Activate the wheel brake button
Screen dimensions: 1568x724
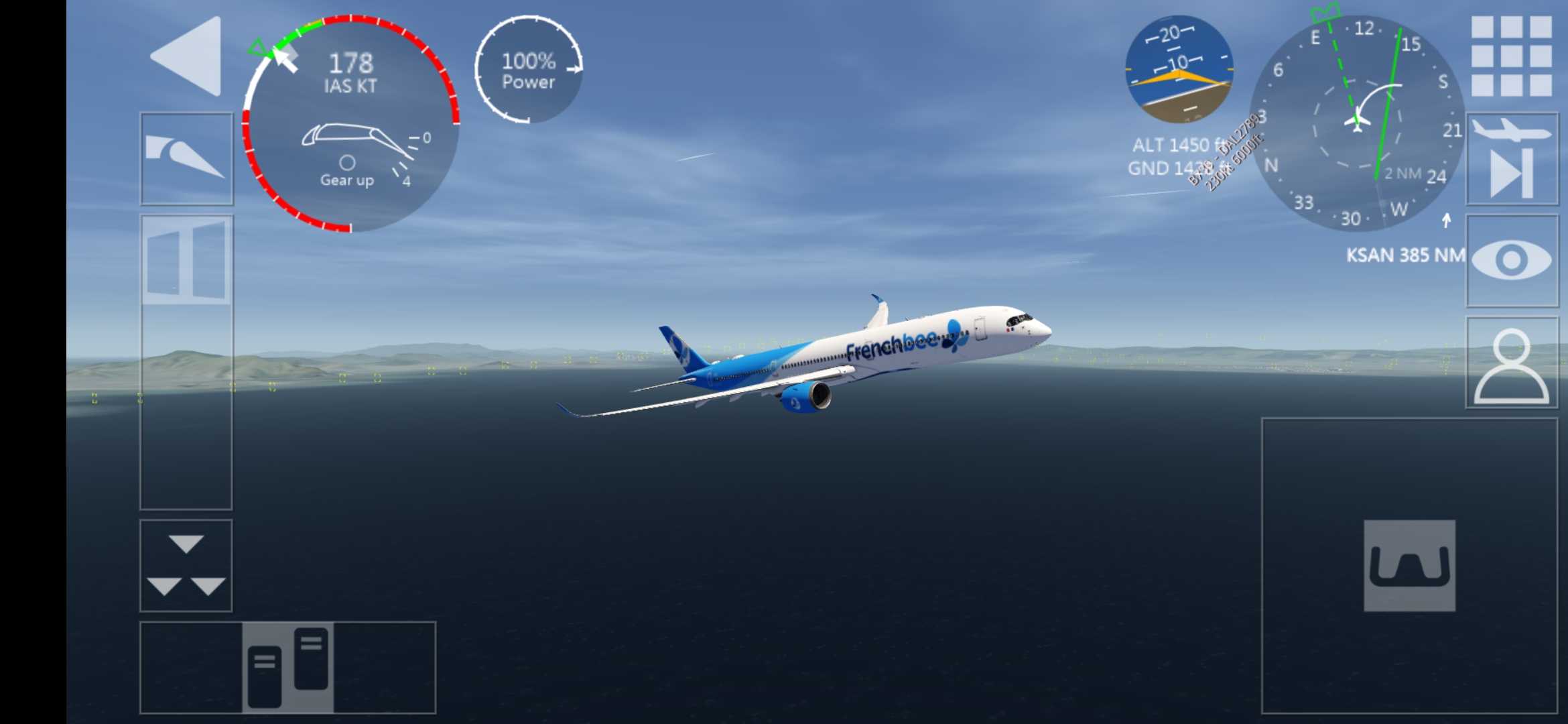[x=1409, y=565]
